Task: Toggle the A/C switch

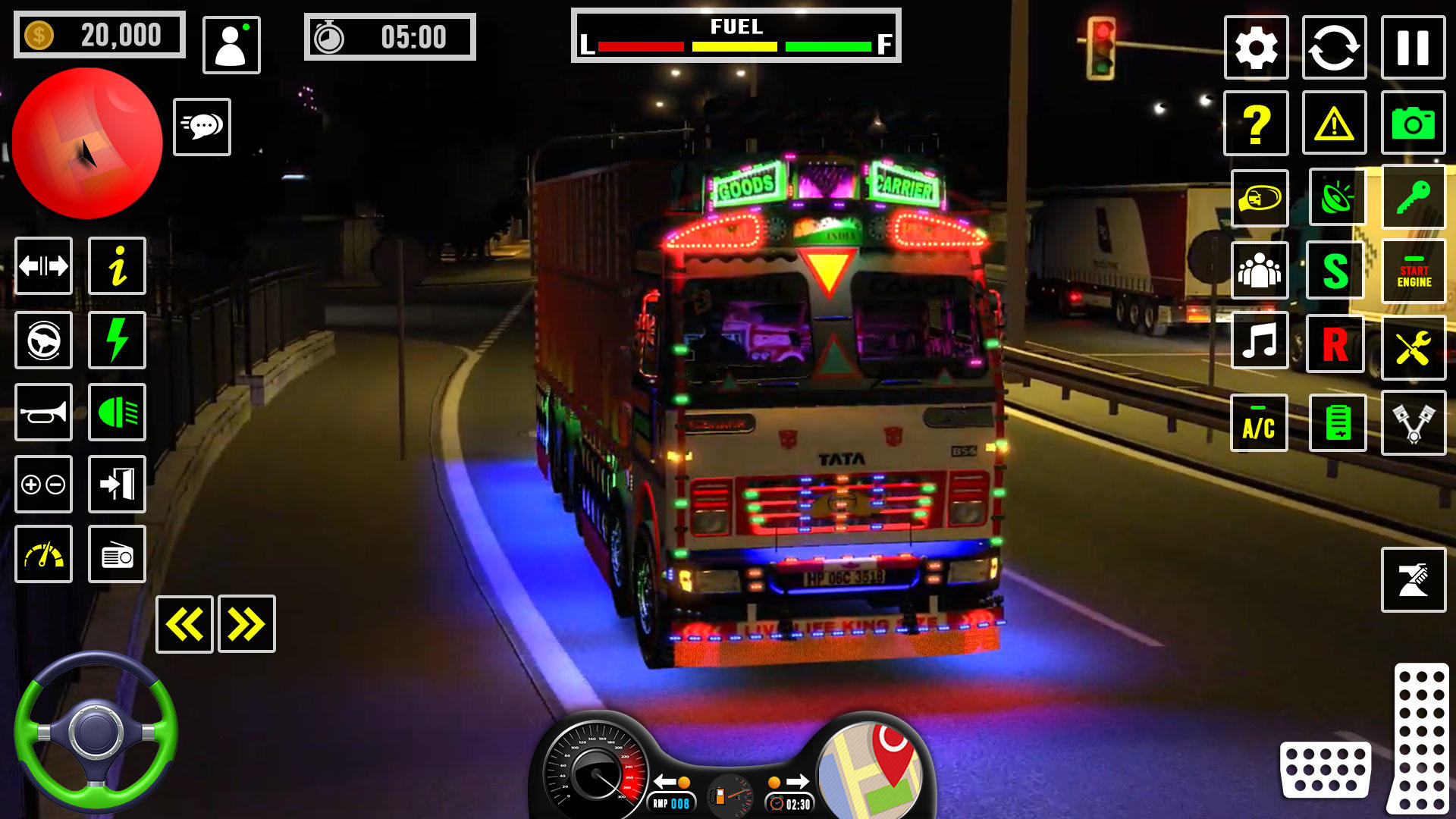Action: pyautogui.click(x=1260, y=424)
